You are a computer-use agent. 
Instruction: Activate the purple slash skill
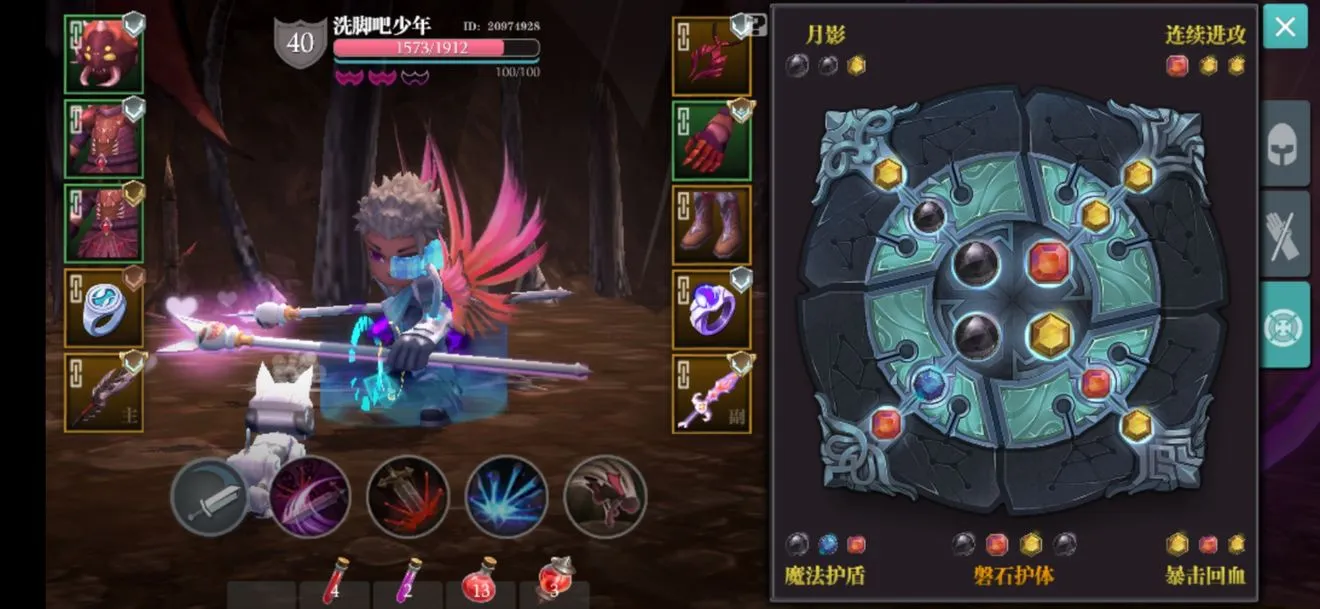pyautogui.click(x=309, y=497)
